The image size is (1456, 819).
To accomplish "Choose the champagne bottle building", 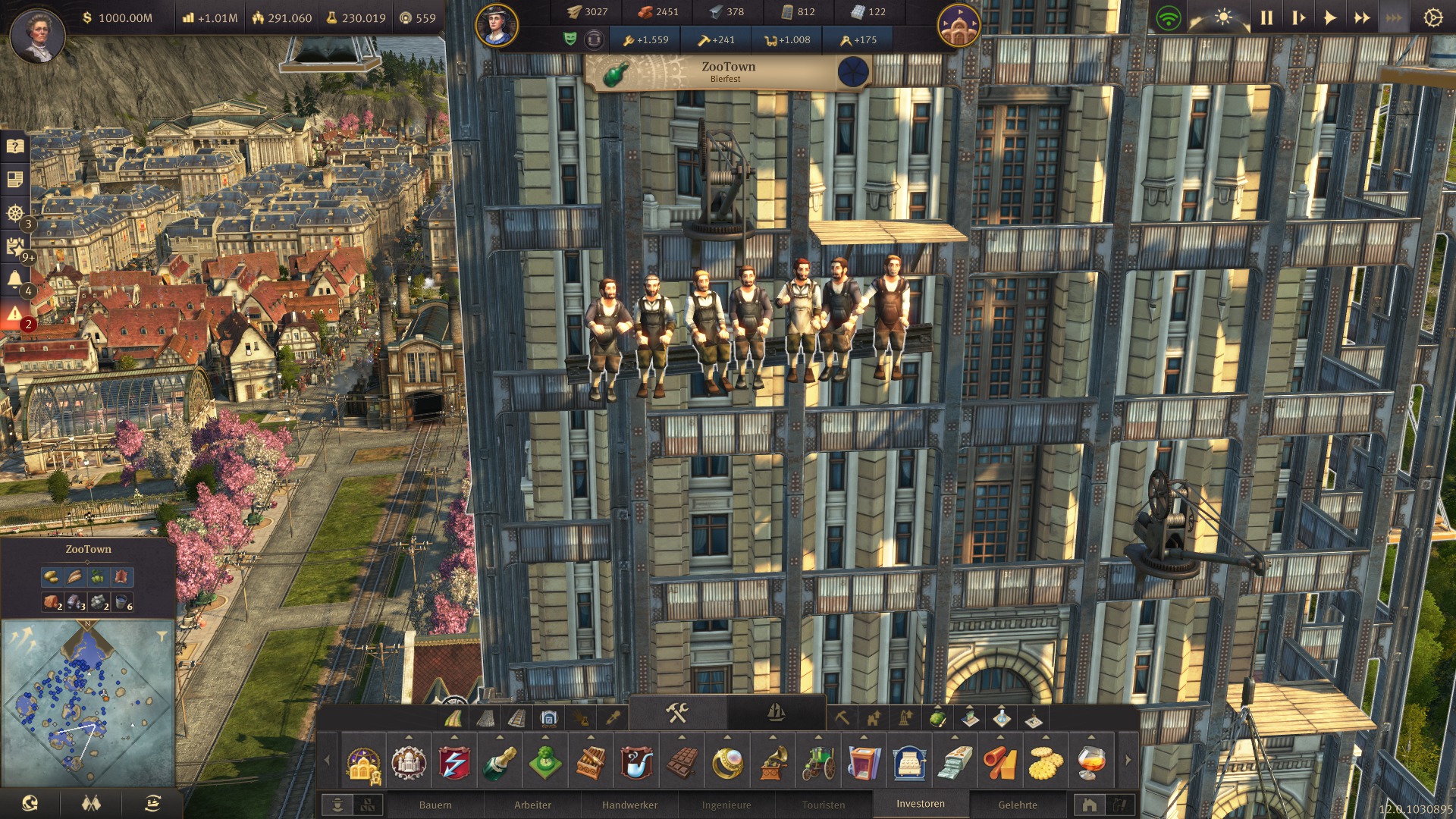I will pos(500,762).
